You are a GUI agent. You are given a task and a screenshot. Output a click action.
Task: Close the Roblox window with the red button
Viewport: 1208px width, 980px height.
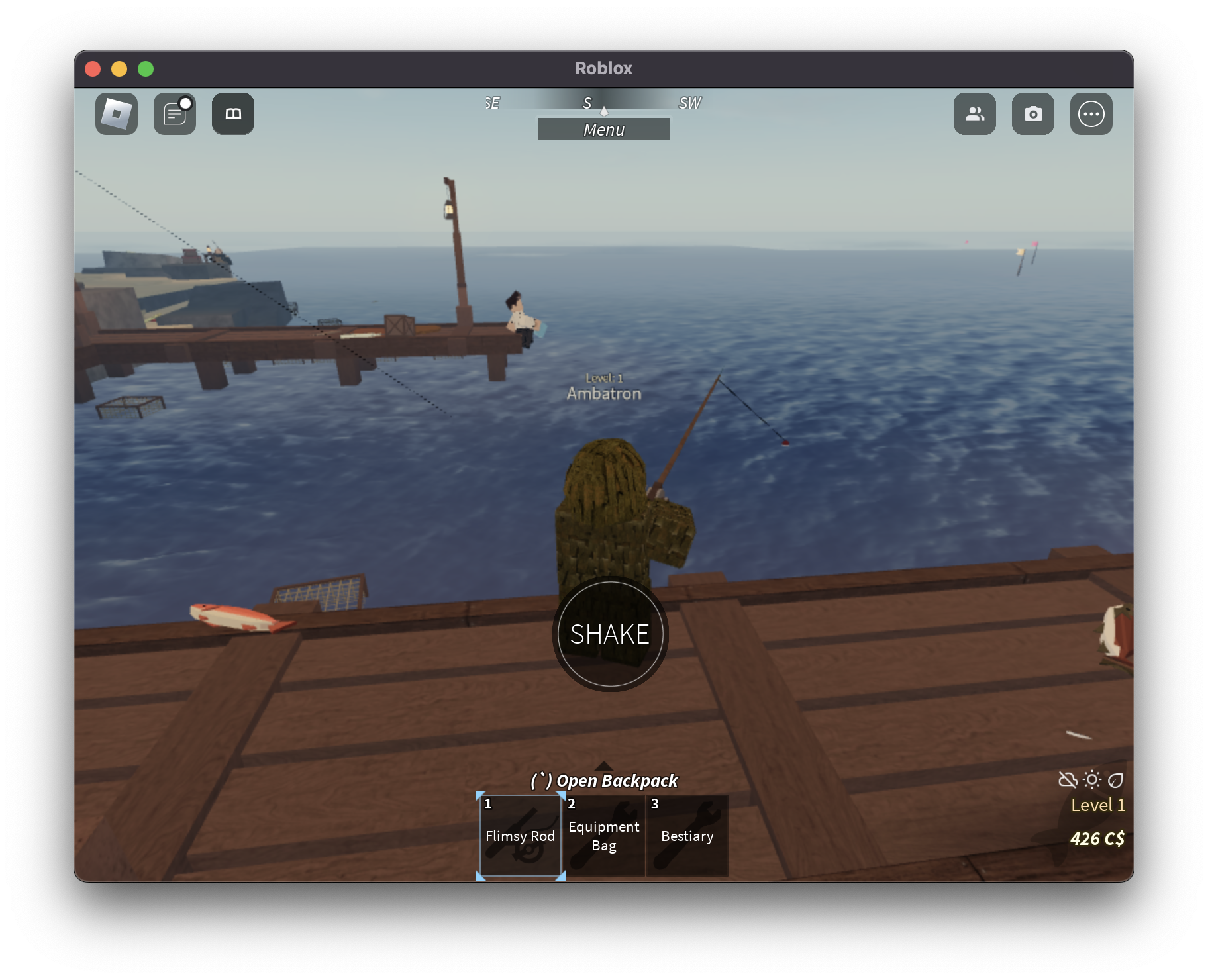coord(93,69)
